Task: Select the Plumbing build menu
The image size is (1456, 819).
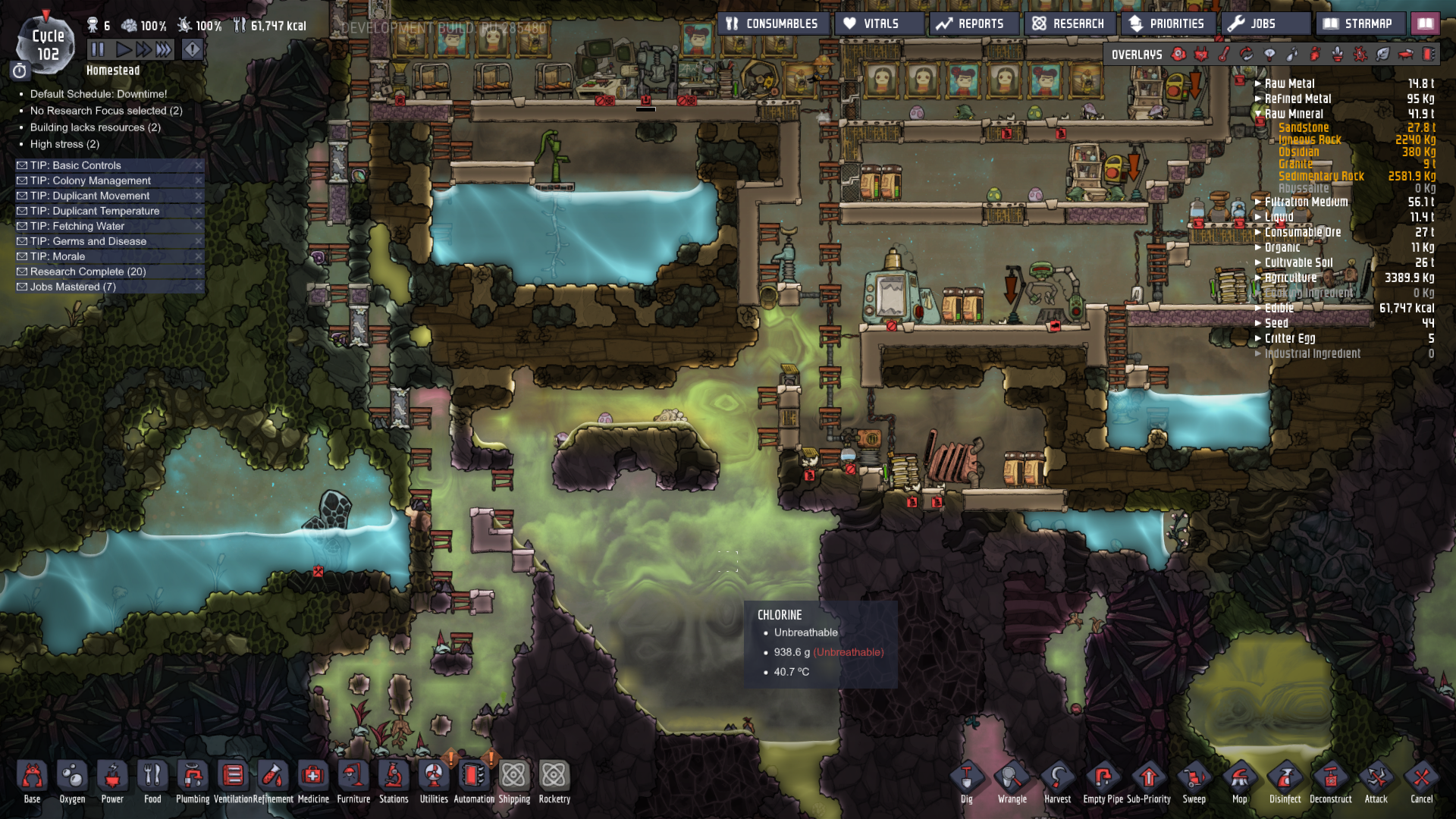Action: 193,780
